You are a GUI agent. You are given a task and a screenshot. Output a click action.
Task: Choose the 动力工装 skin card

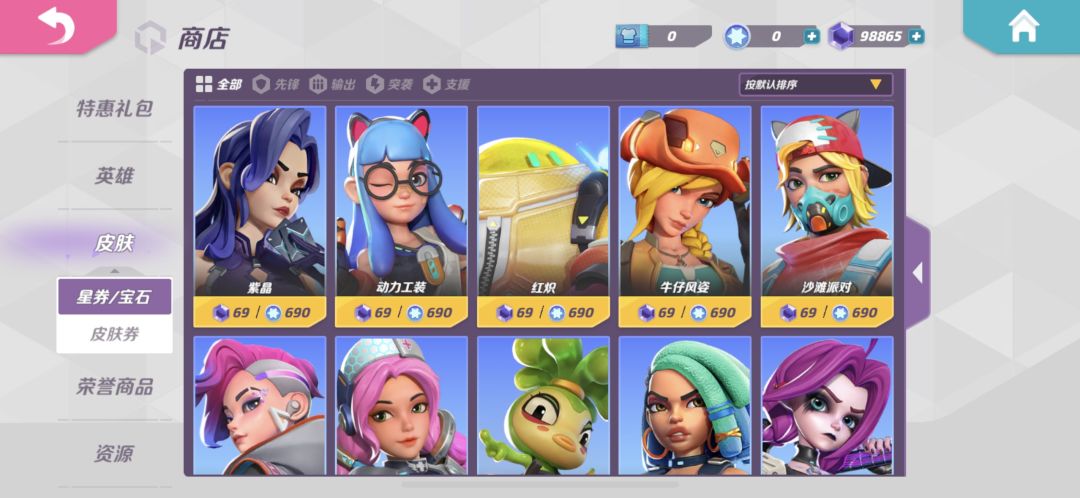point(401,215)
